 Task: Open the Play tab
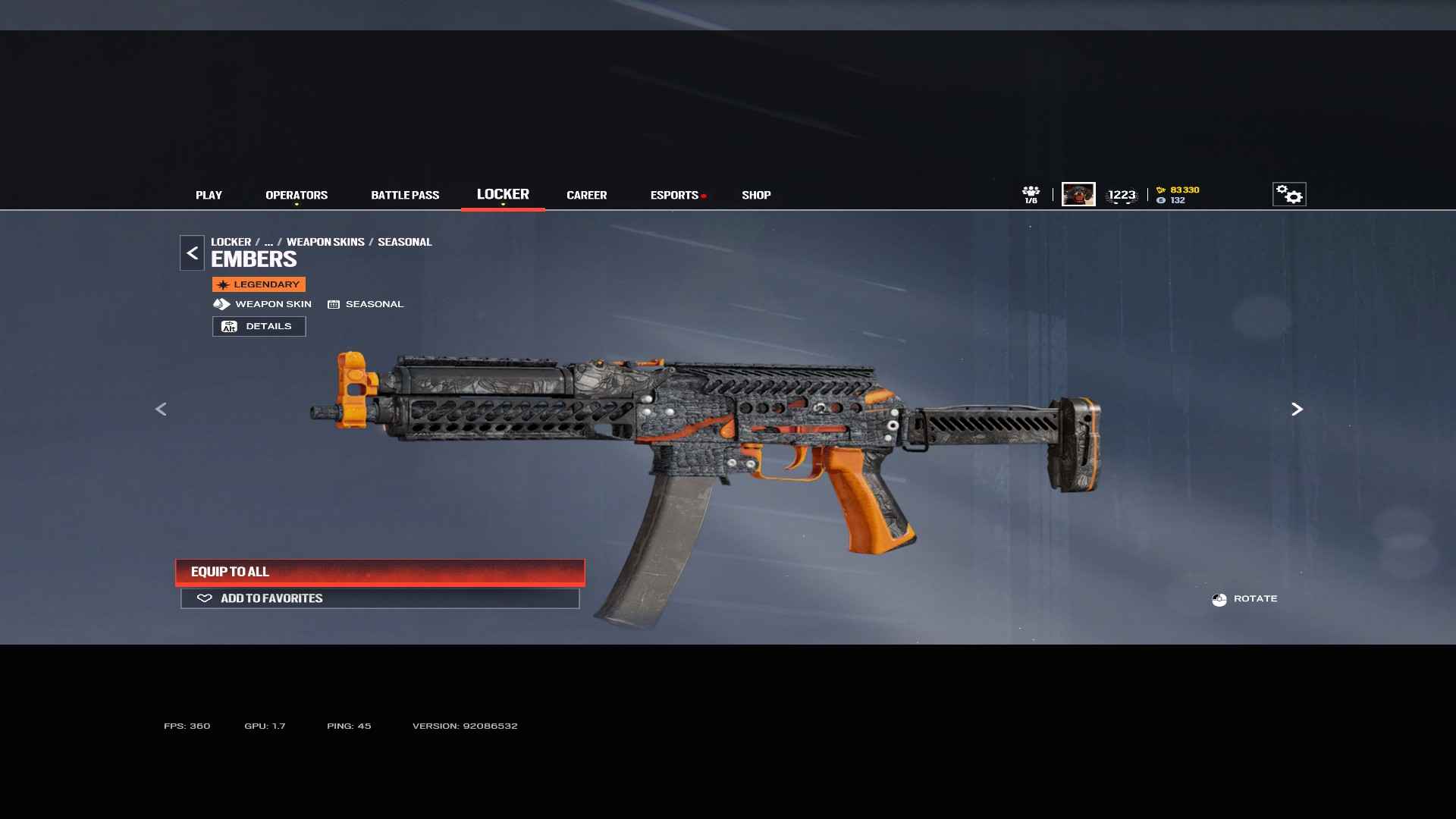(x=209, y=195)
